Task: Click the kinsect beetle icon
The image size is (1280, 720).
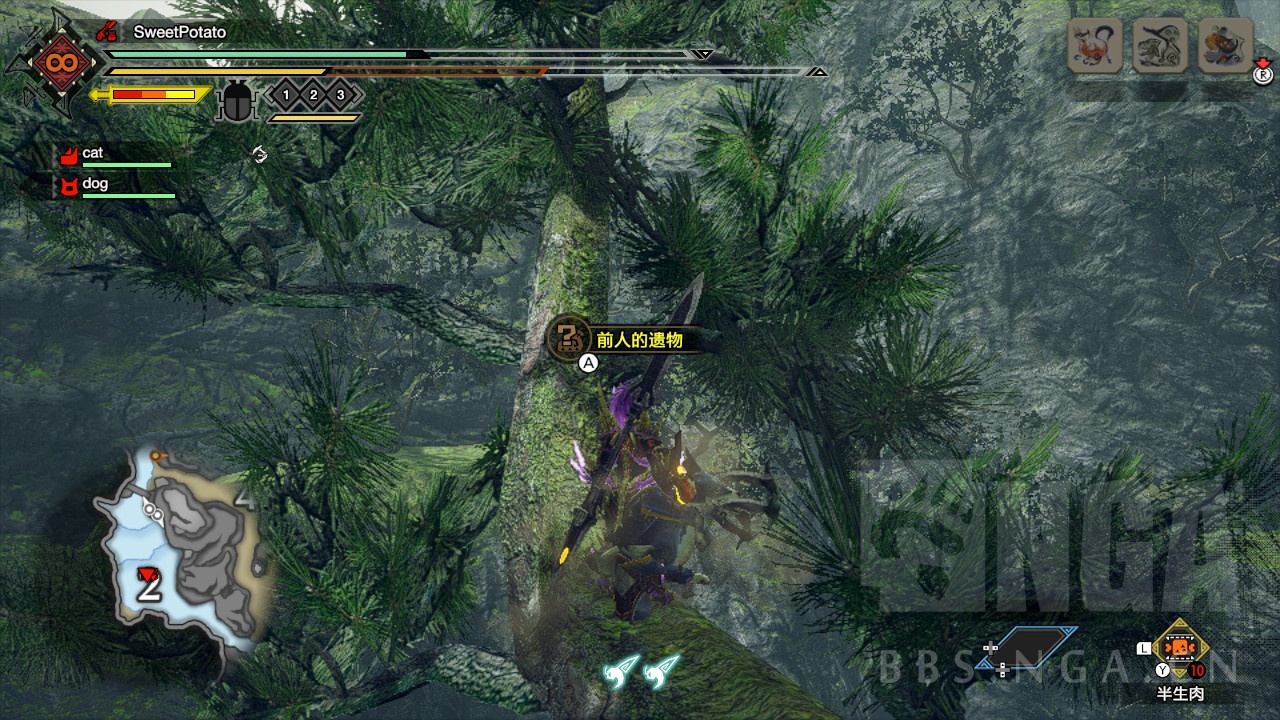Action: (x=237, y=102)
